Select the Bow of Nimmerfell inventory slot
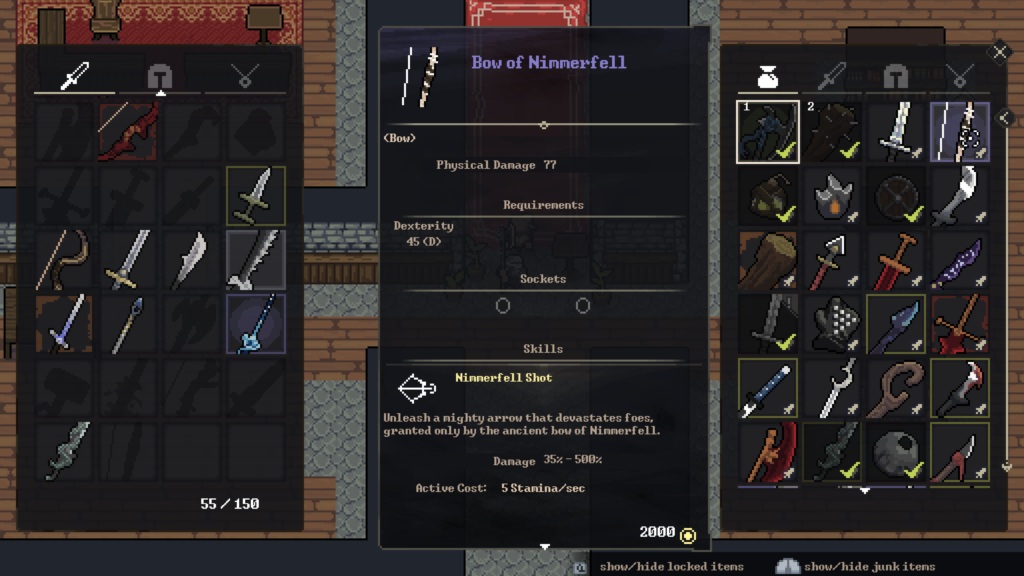Image resolution: width=1024 pixels, height=576 pixels. tap(960, 131)
